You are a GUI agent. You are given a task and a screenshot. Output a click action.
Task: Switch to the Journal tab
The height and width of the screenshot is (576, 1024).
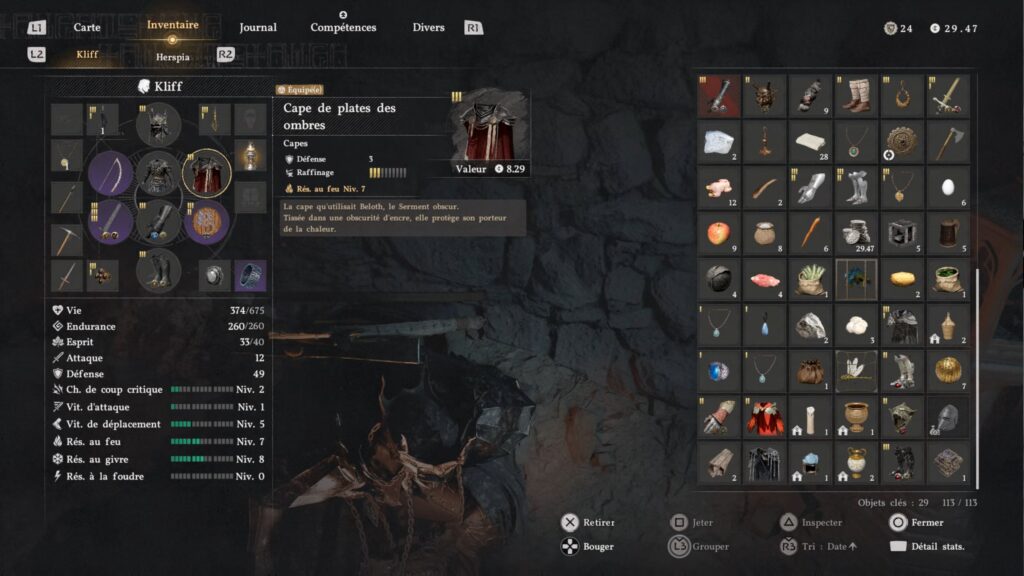click(x=258, y=27)
